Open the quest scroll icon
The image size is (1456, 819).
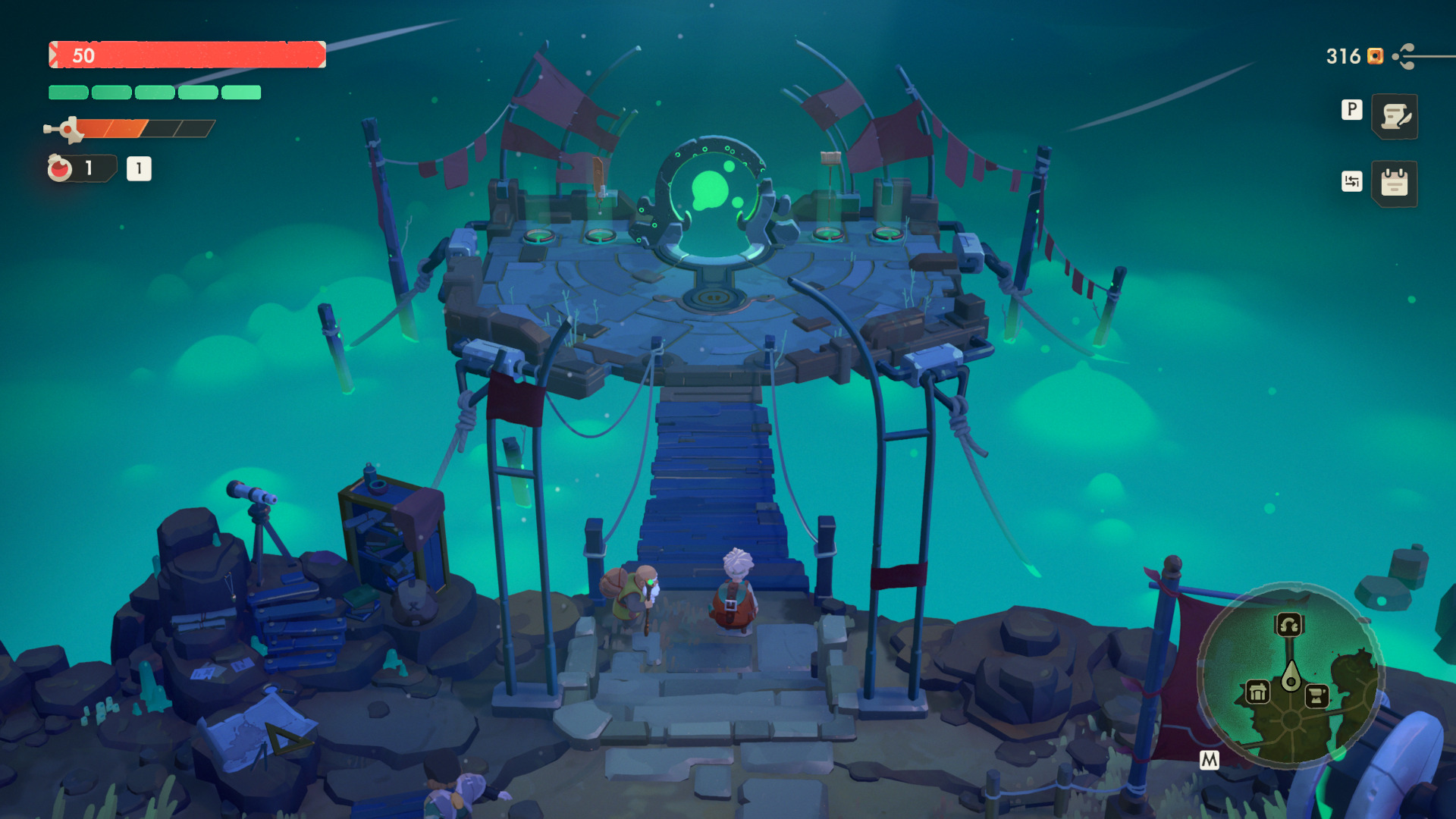1395,117
